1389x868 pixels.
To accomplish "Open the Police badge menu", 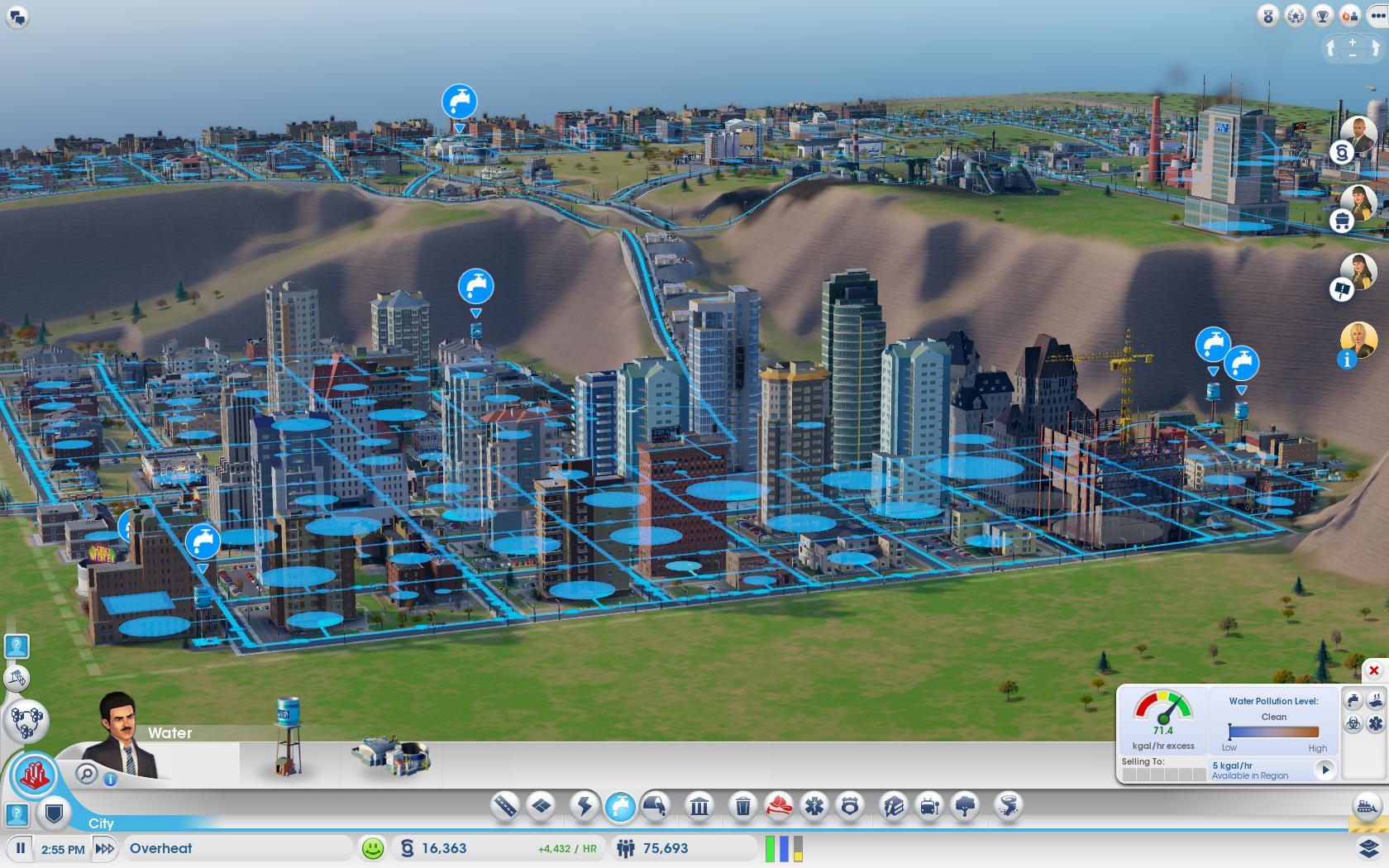I will pyautogui.click(x=850, y=805).
